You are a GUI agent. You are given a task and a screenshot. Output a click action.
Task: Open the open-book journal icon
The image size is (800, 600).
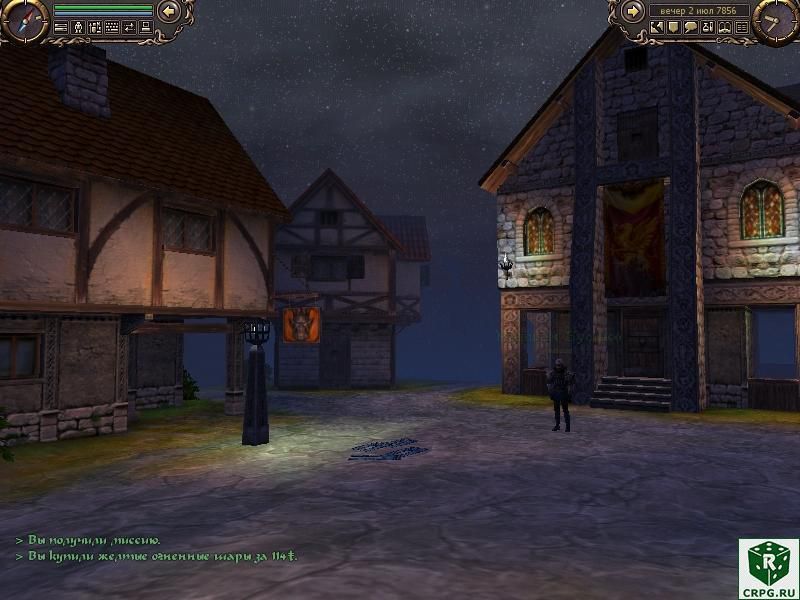click(x=725, y=27)
